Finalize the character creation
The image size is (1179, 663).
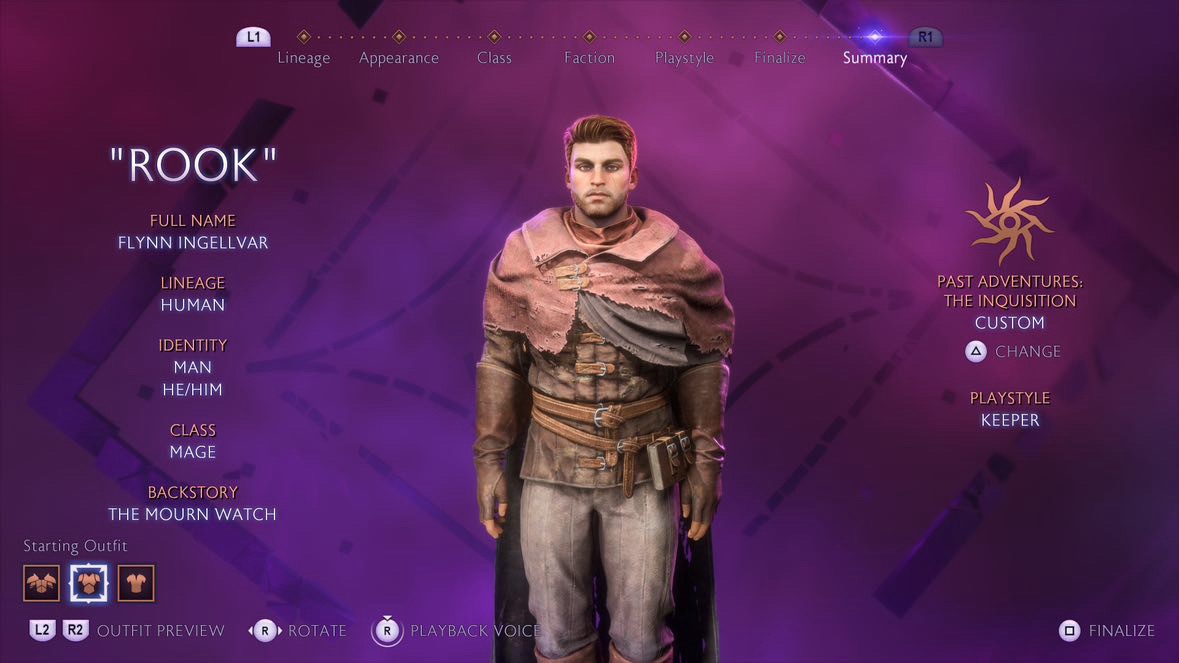(x=1107, y=631)
